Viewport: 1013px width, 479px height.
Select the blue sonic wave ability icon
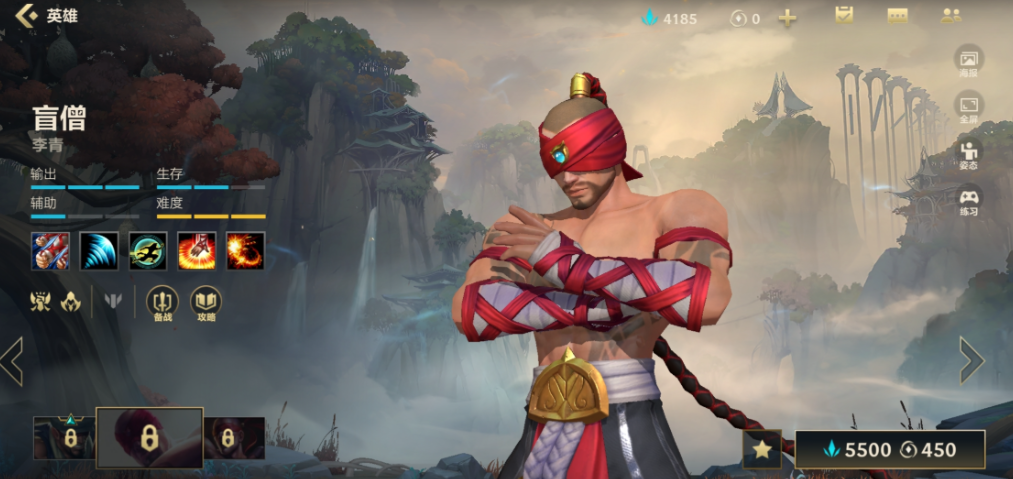(x=99, y=250)
